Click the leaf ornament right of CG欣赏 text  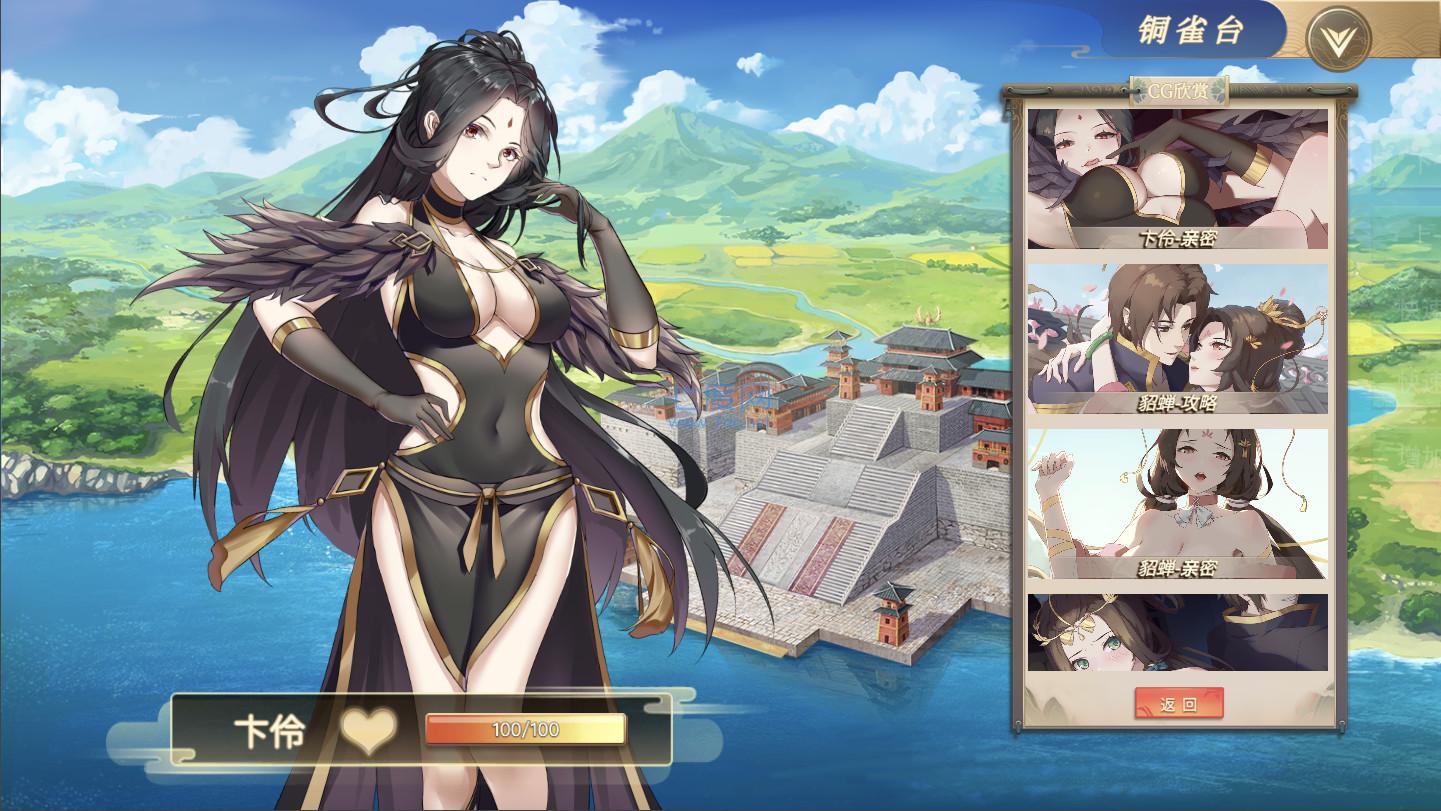pyautogui.click(x=1217, y=89)
